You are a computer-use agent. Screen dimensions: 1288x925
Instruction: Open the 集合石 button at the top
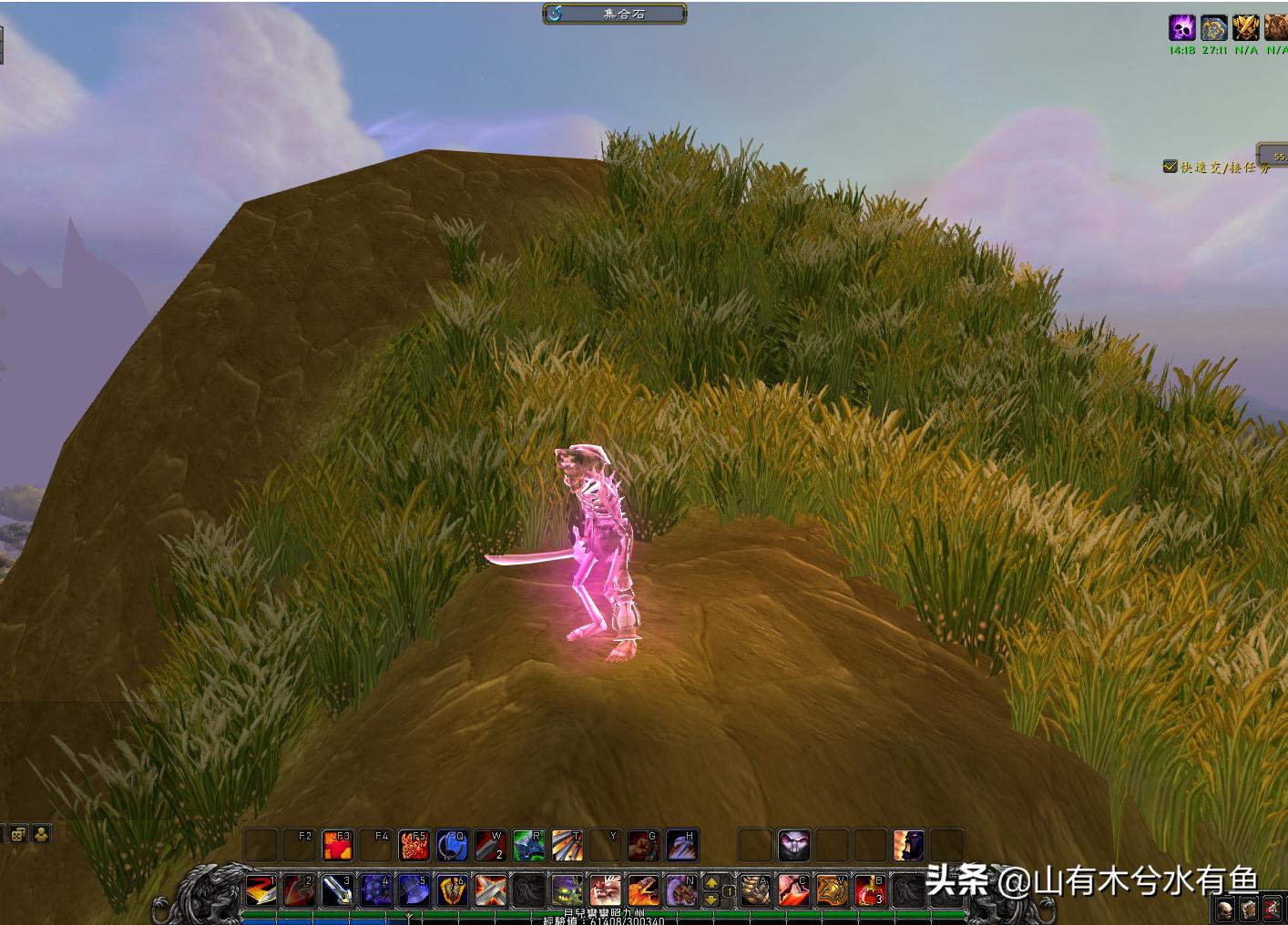(615, 14)
